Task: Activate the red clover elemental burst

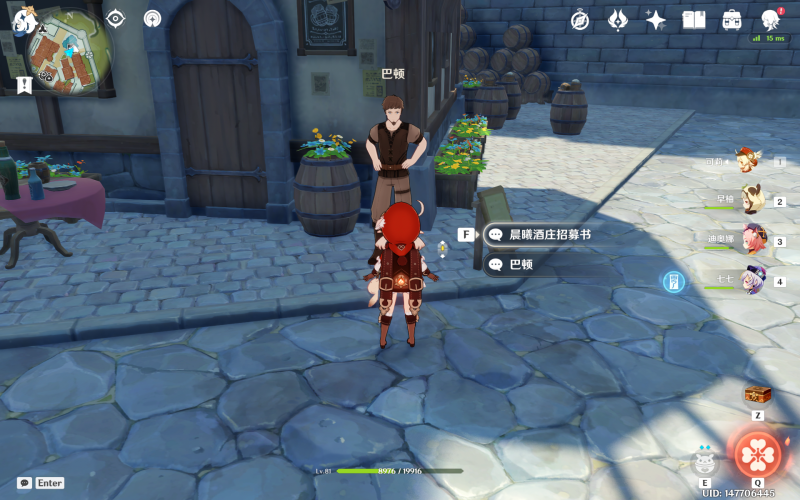Action: pyautogui.click(x=758, y=453)
